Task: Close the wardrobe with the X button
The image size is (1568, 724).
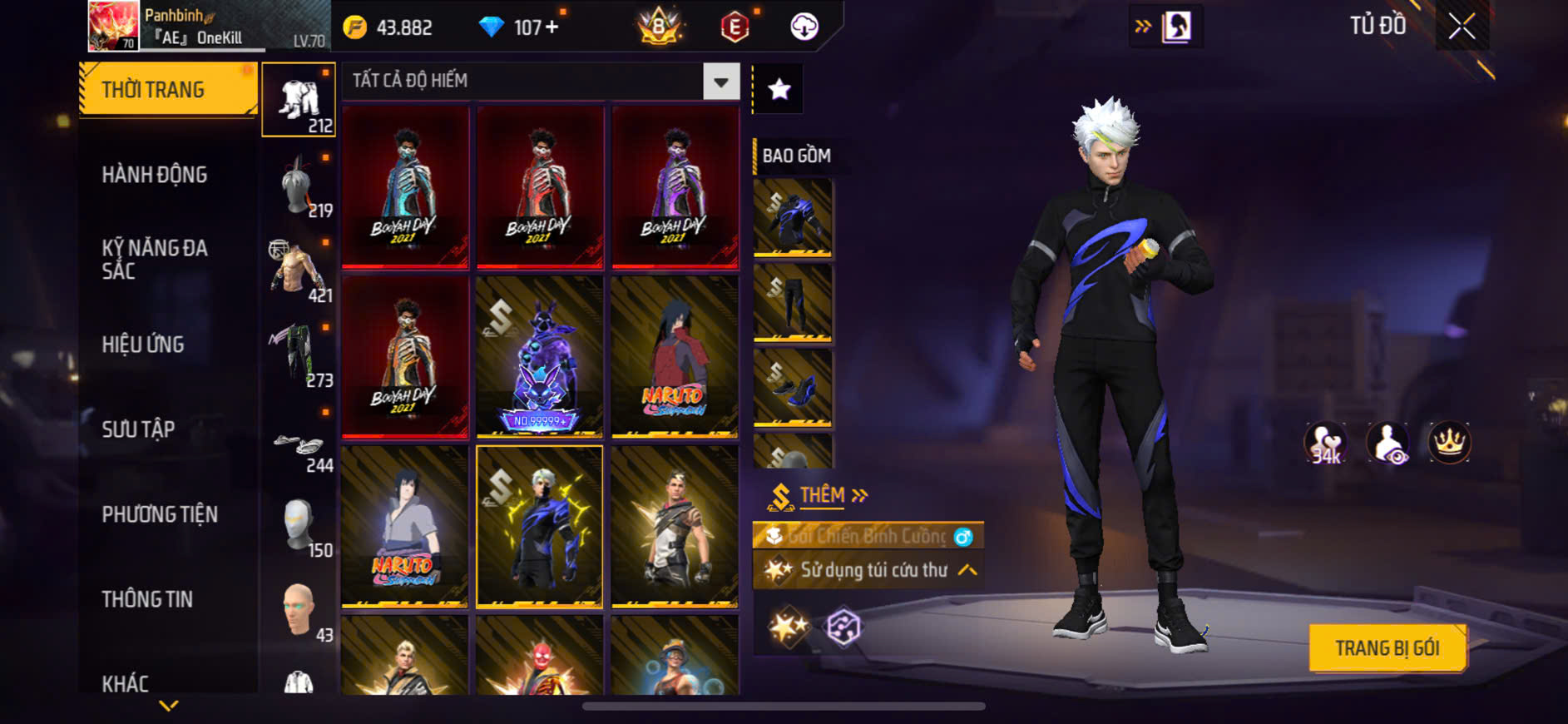Action: point(1462,27)
